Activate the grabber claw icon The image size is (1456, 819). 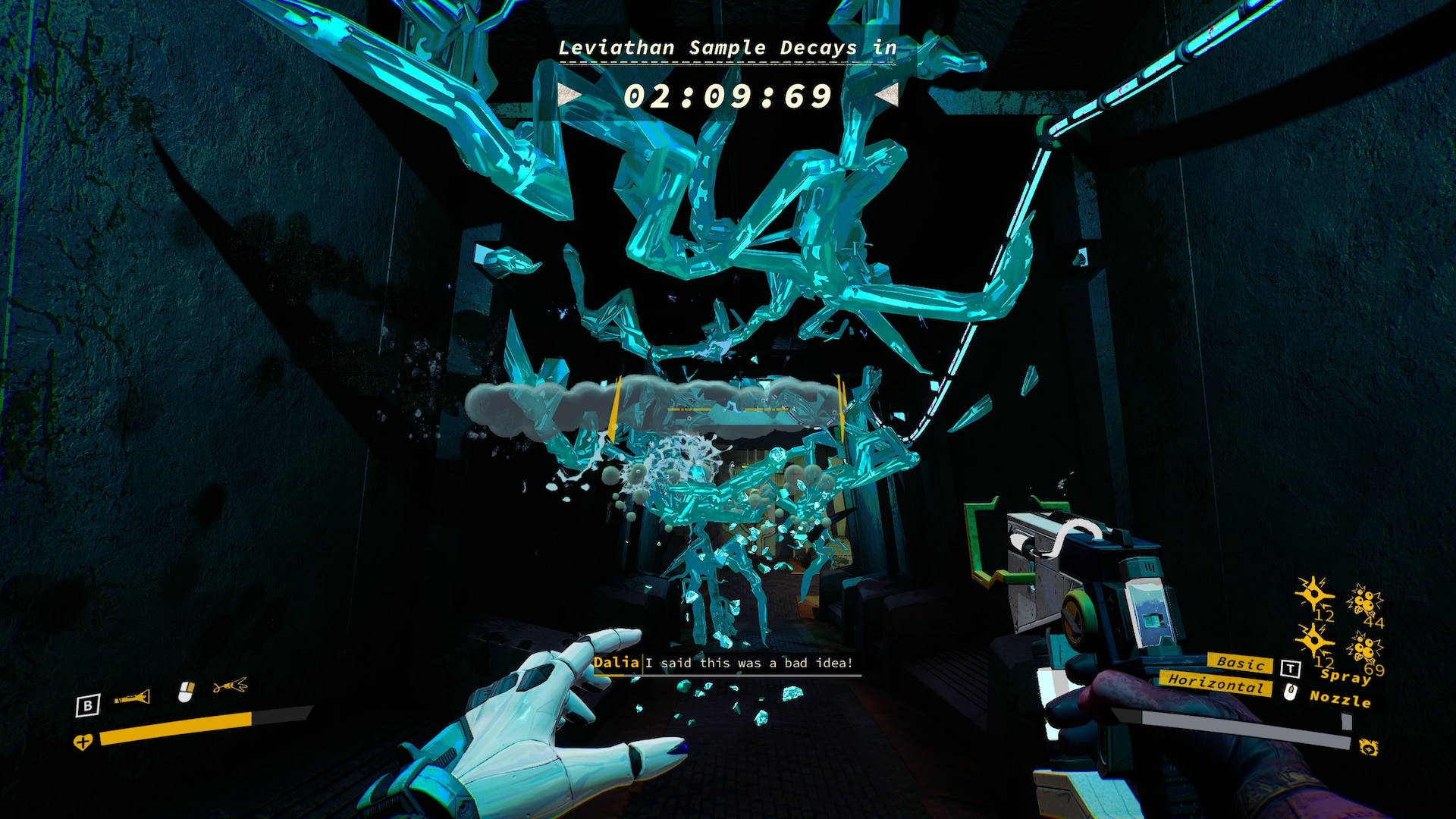tap(230, 687)
